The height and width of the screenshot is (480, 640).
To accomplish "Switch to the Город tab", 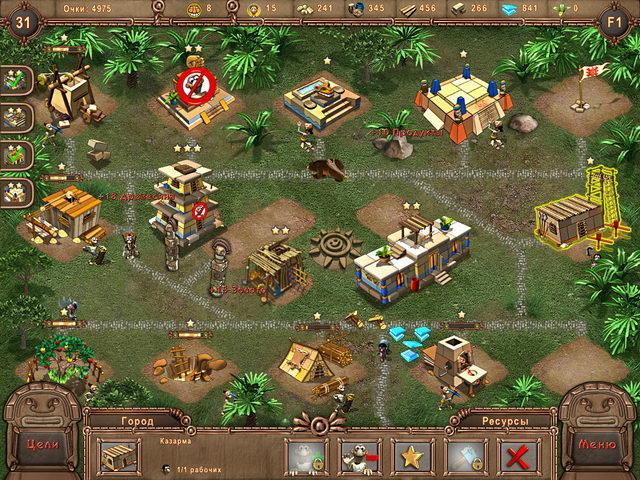I will pos(137,421).
